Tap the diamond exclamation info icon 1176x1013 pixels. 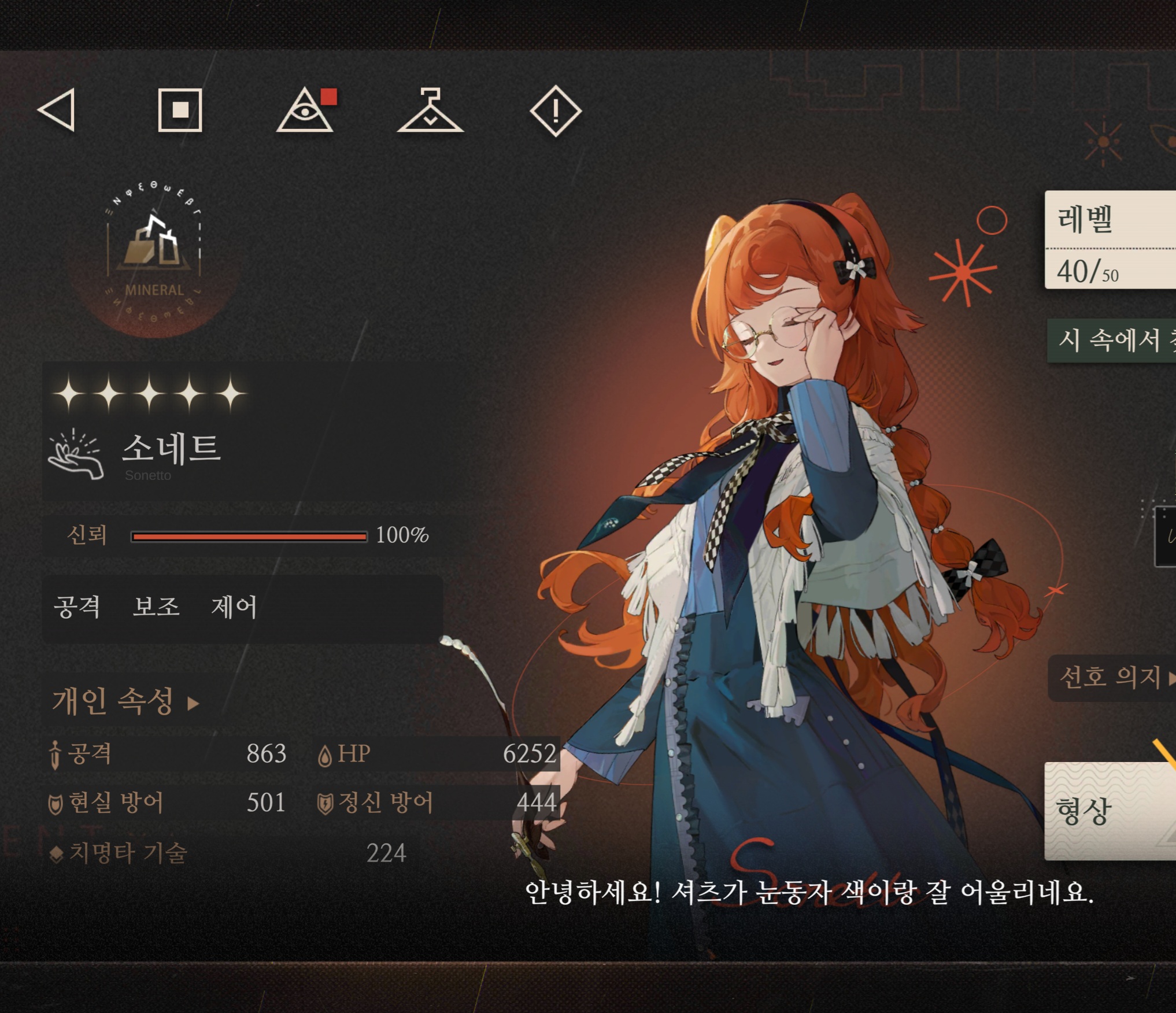click(556, 110)
